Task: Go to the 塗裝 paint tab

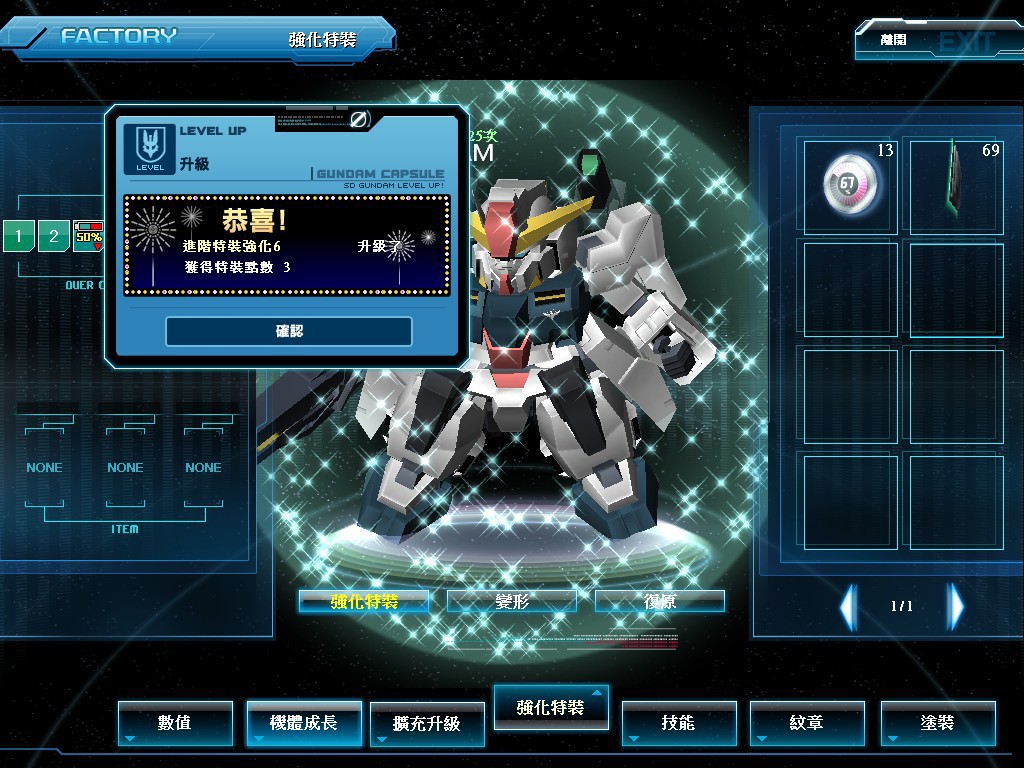Action: click(x=938, y=722)
